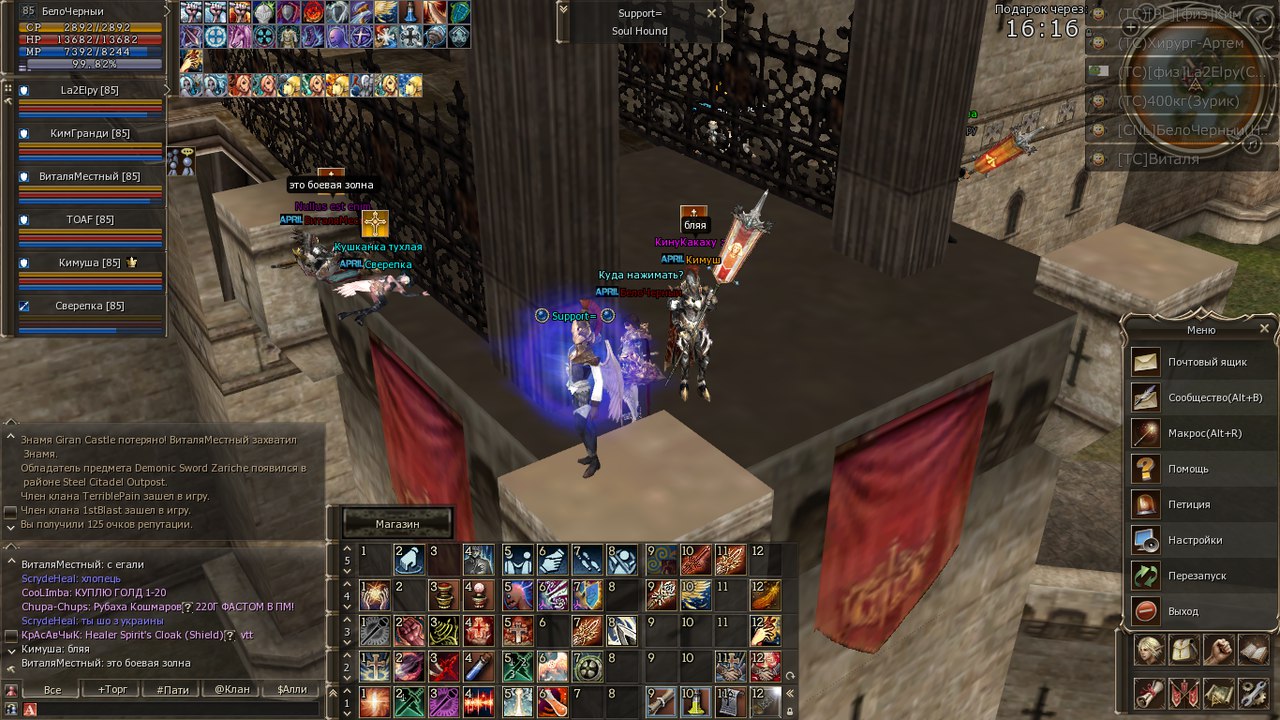Open the Магазин shop button
This screenshot has width=1280, height=720.
coord(397,523)
